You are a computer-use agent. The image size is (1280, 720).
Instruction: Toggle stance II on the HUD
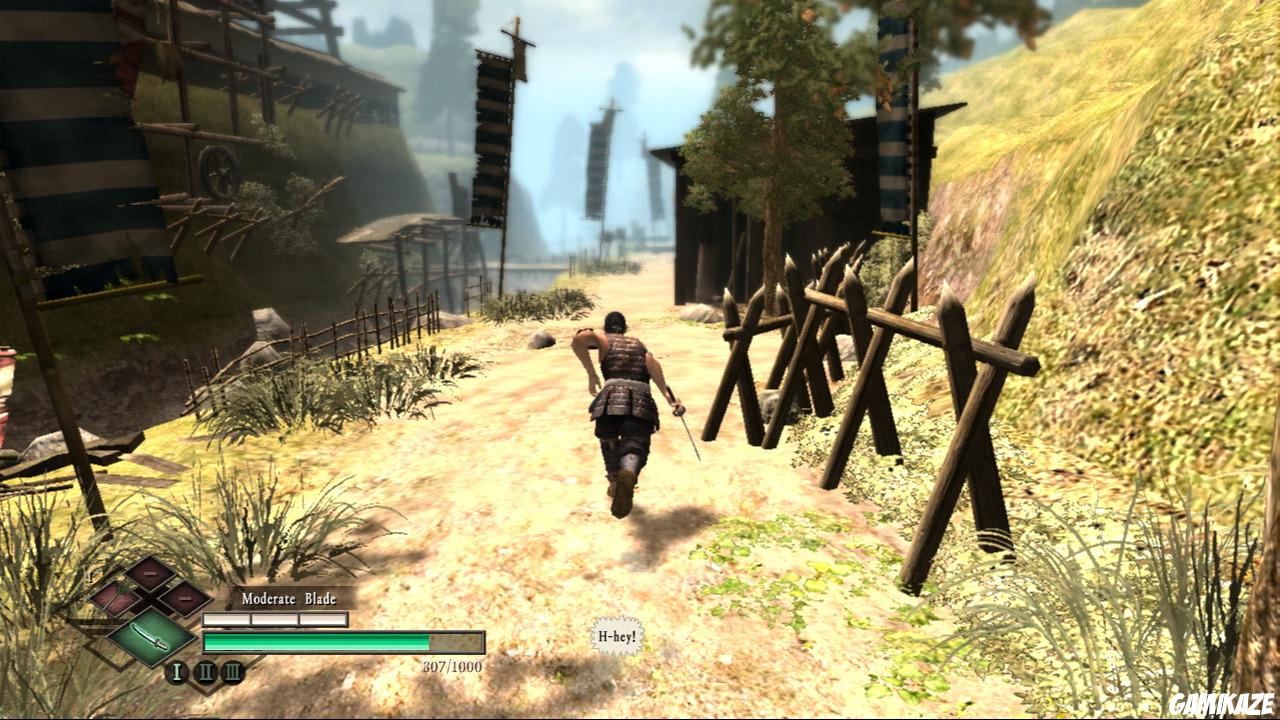[x=206, y=672]
